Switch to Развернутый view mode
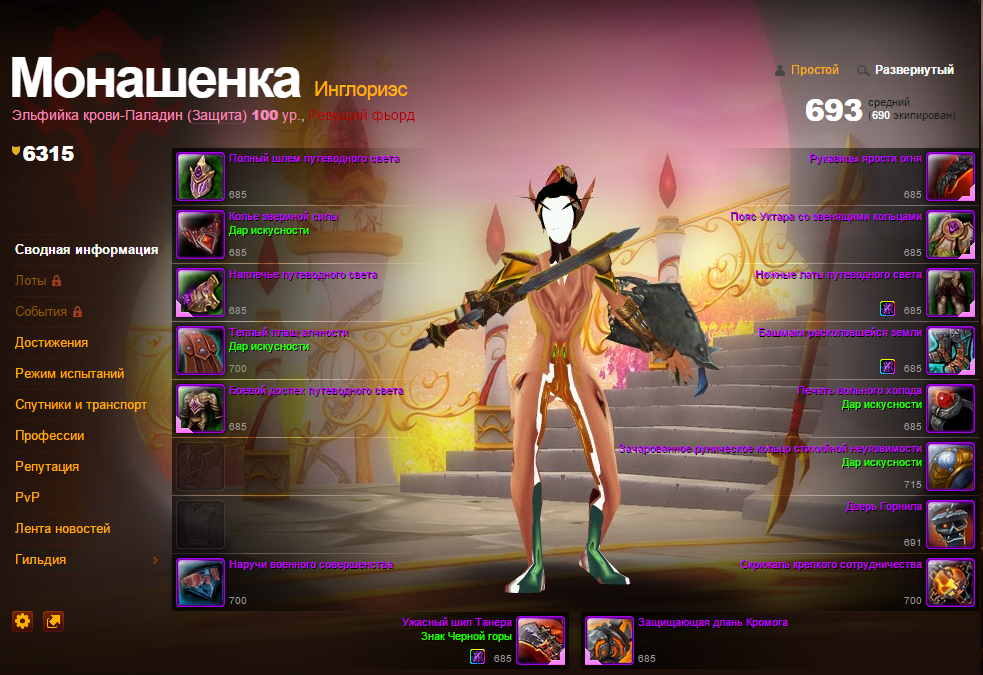Image resolution: width=983 pixels, height=675 pixels. tap(914, 70)
